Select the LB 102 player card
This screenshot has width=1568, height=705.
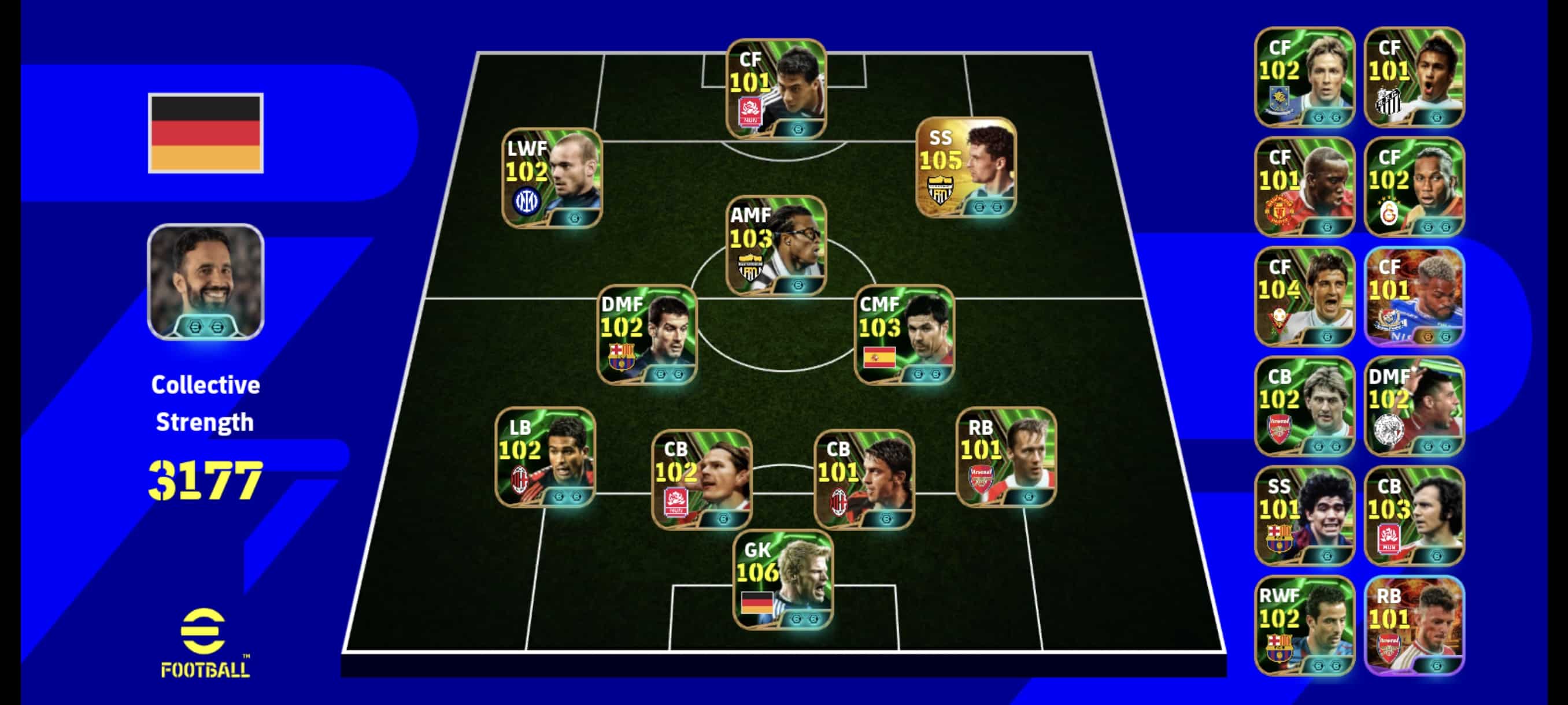point(545,457)
